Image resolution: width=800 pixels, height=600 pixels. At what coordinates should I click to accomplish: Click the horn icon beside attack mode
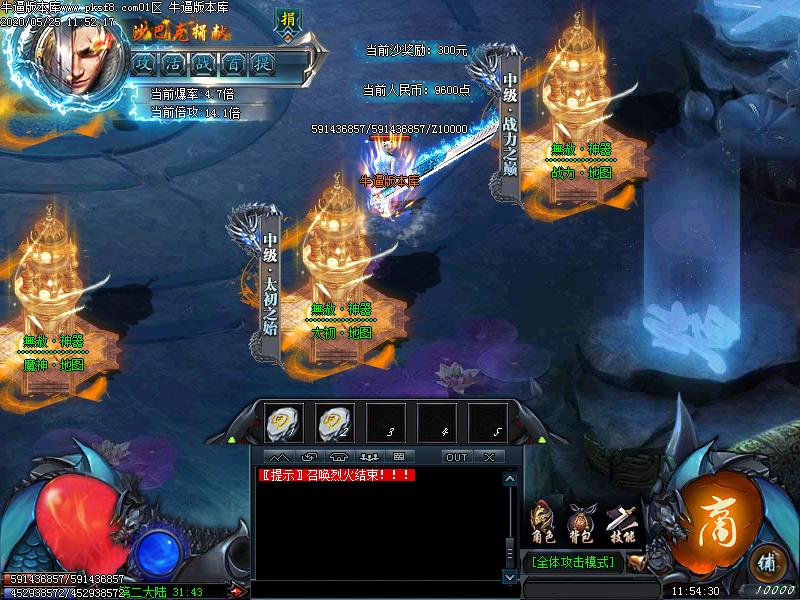[x=636, y=563]
